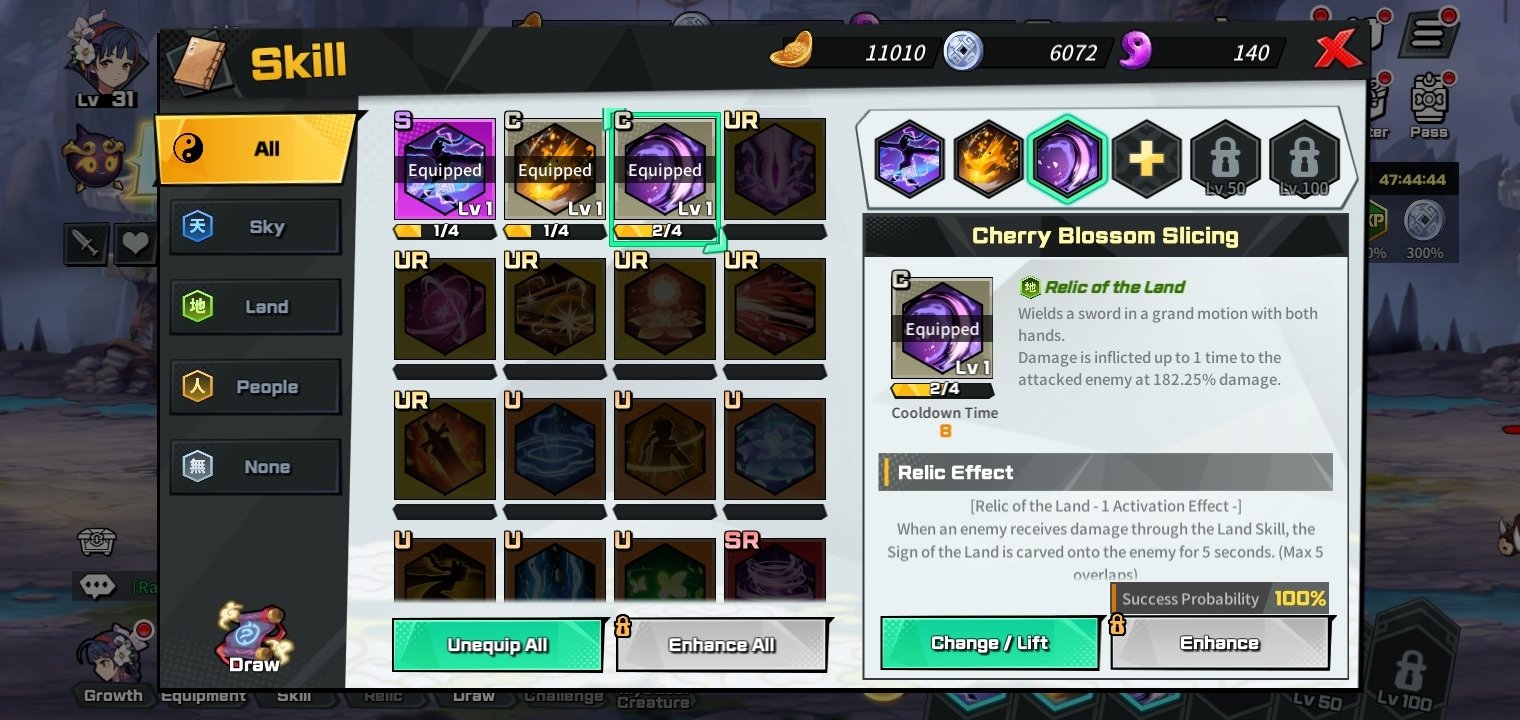Choose the lightning skill in the equipped bar
Screen dimensions: 1520x720
[x=910, y=158]
